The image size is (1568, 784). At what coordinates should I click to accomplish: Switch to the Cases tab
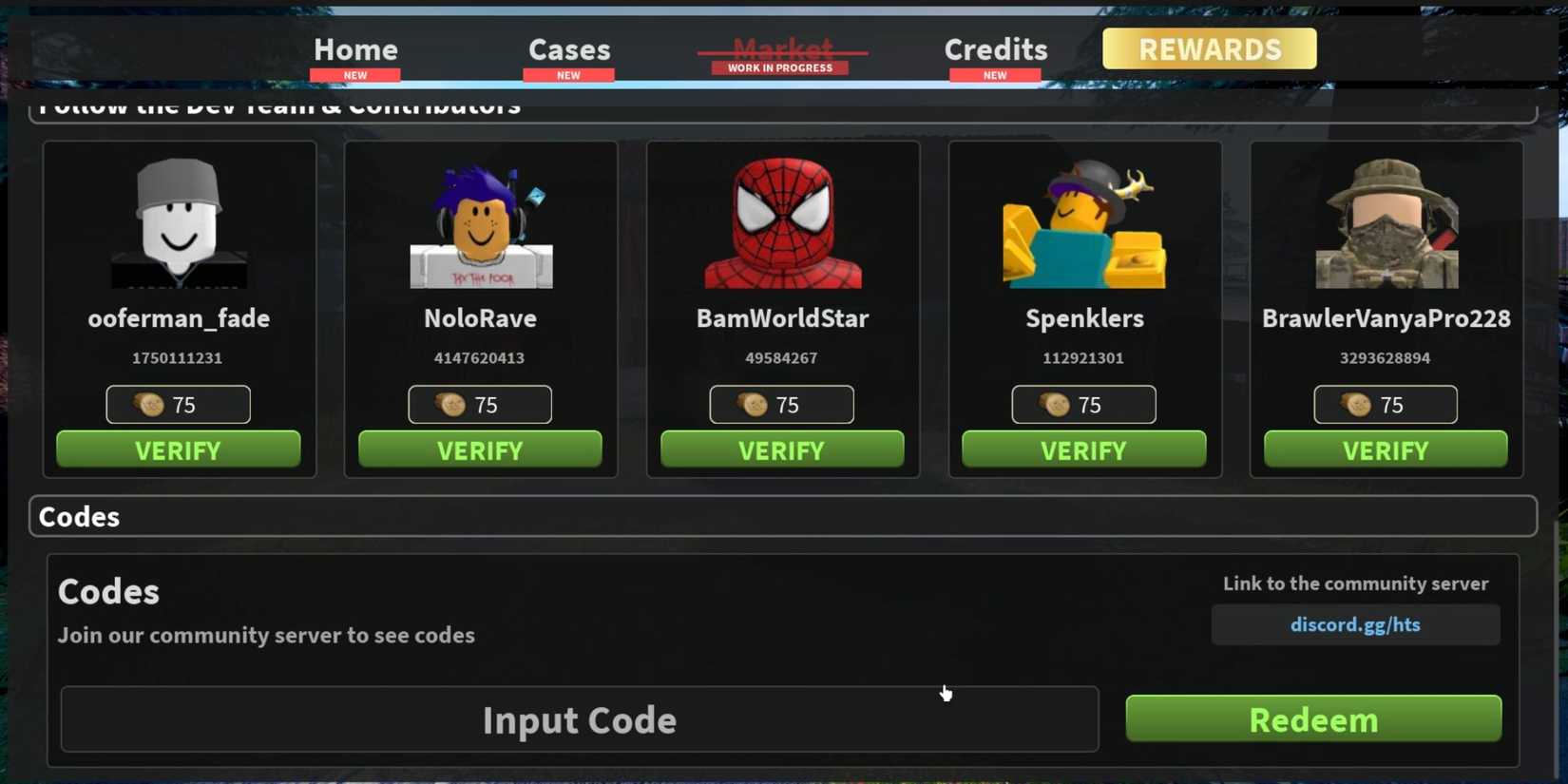pos(568,48)
